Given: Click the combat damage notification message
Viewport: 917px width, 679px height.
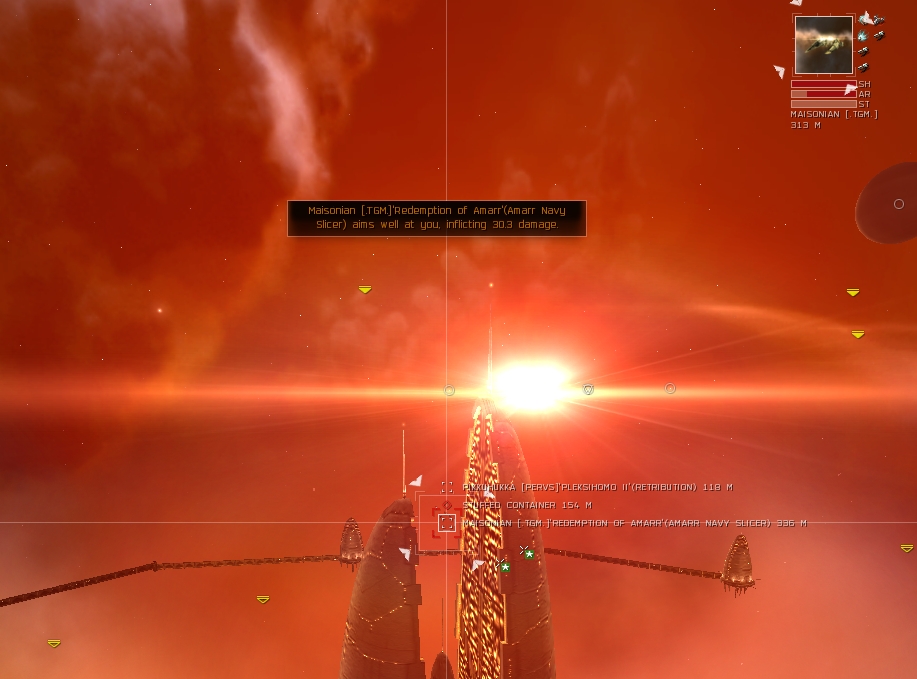Looking at the screenshot, I should [437, 218].
